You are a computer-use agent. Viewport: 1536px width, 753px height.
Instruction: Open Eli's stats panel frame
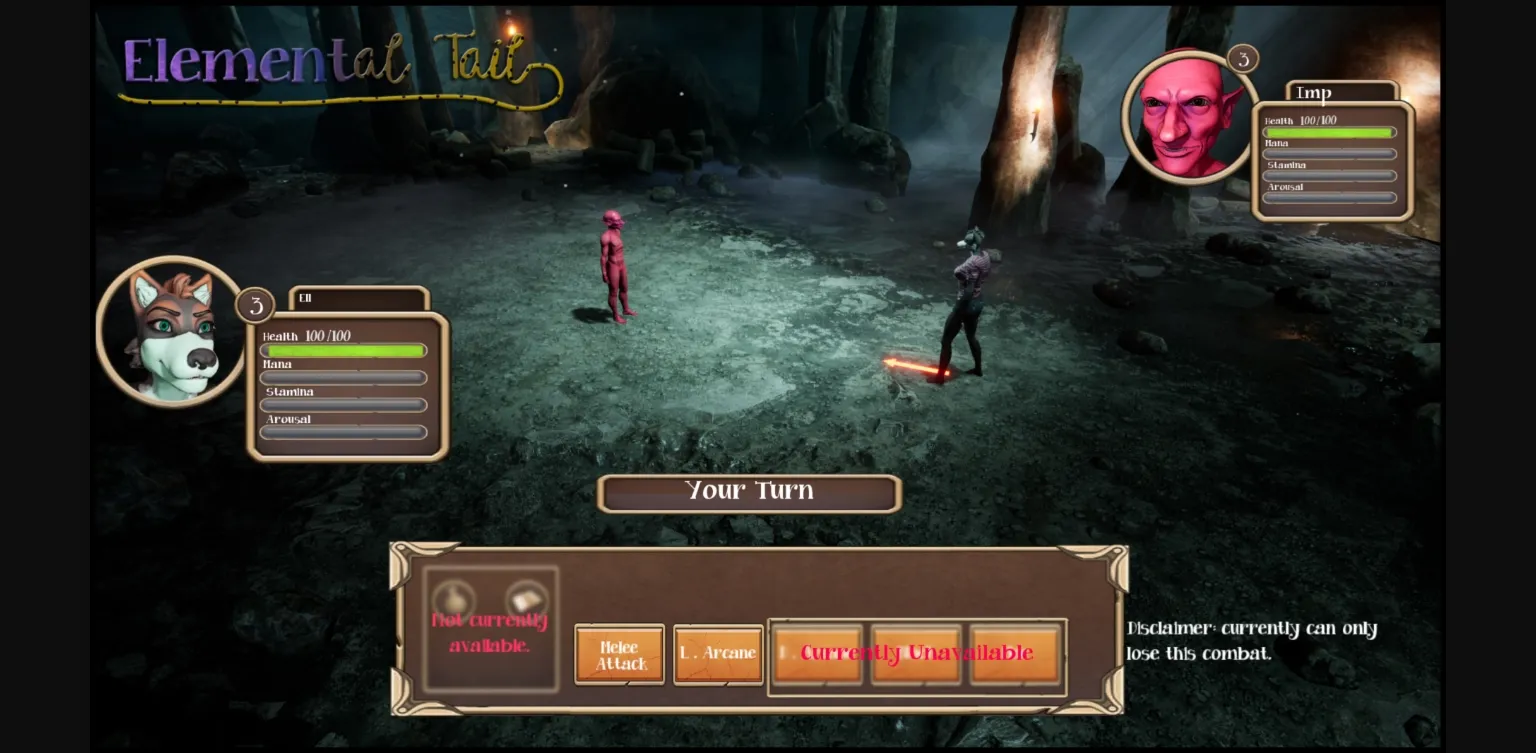coord(345,385)
